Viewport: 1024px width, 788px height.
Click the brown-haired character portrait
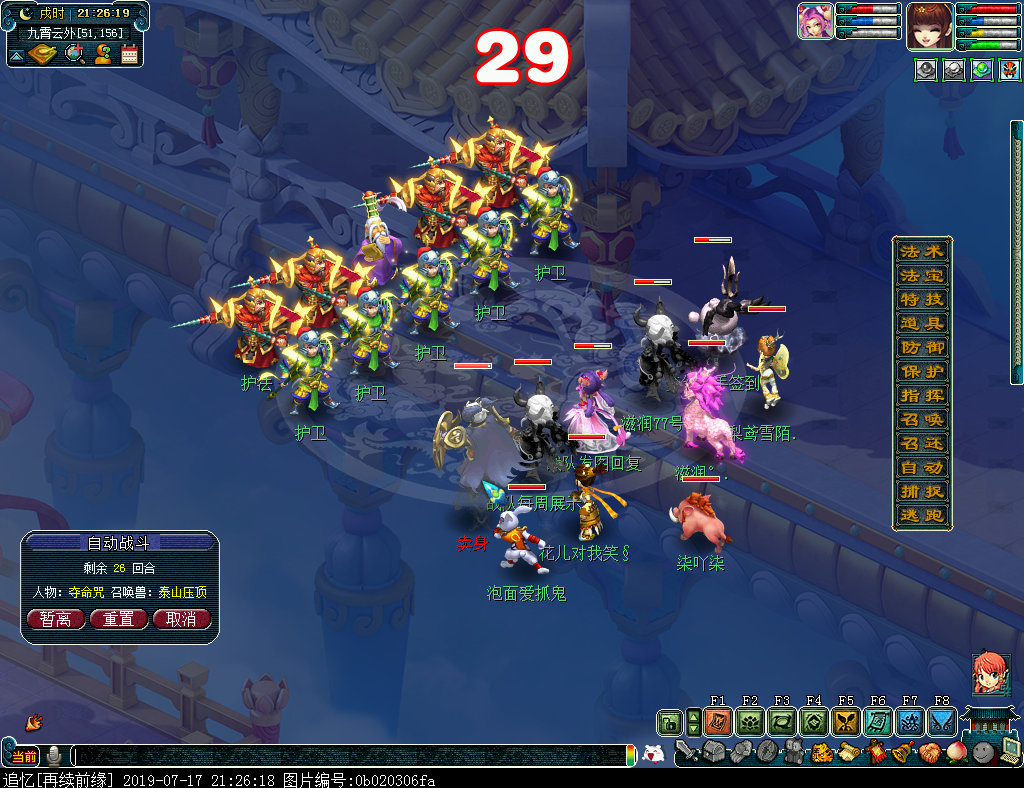pos(929,26)
